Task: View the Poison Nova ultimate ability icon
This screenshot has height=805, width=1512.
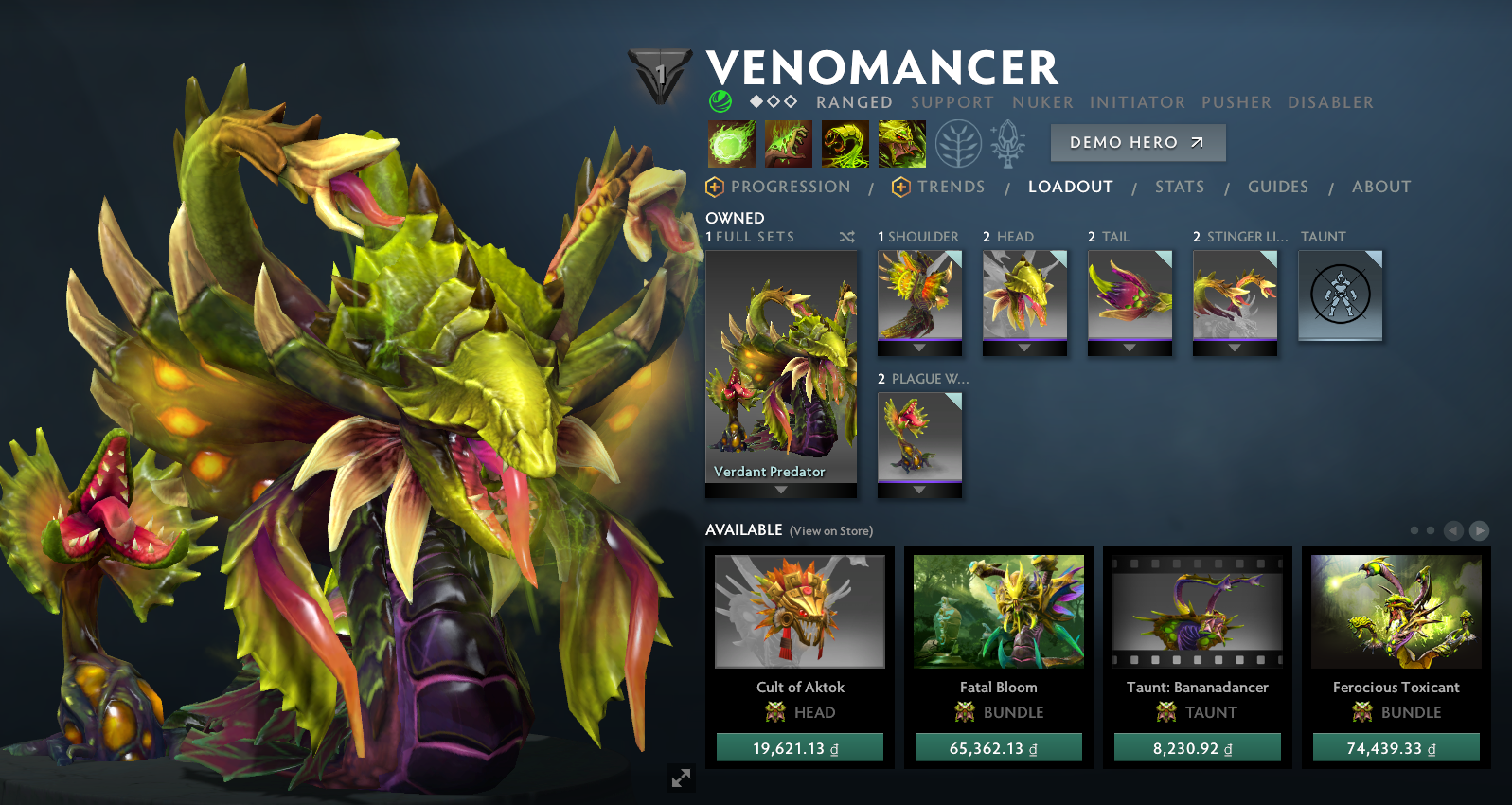Action: click(902, 143)
